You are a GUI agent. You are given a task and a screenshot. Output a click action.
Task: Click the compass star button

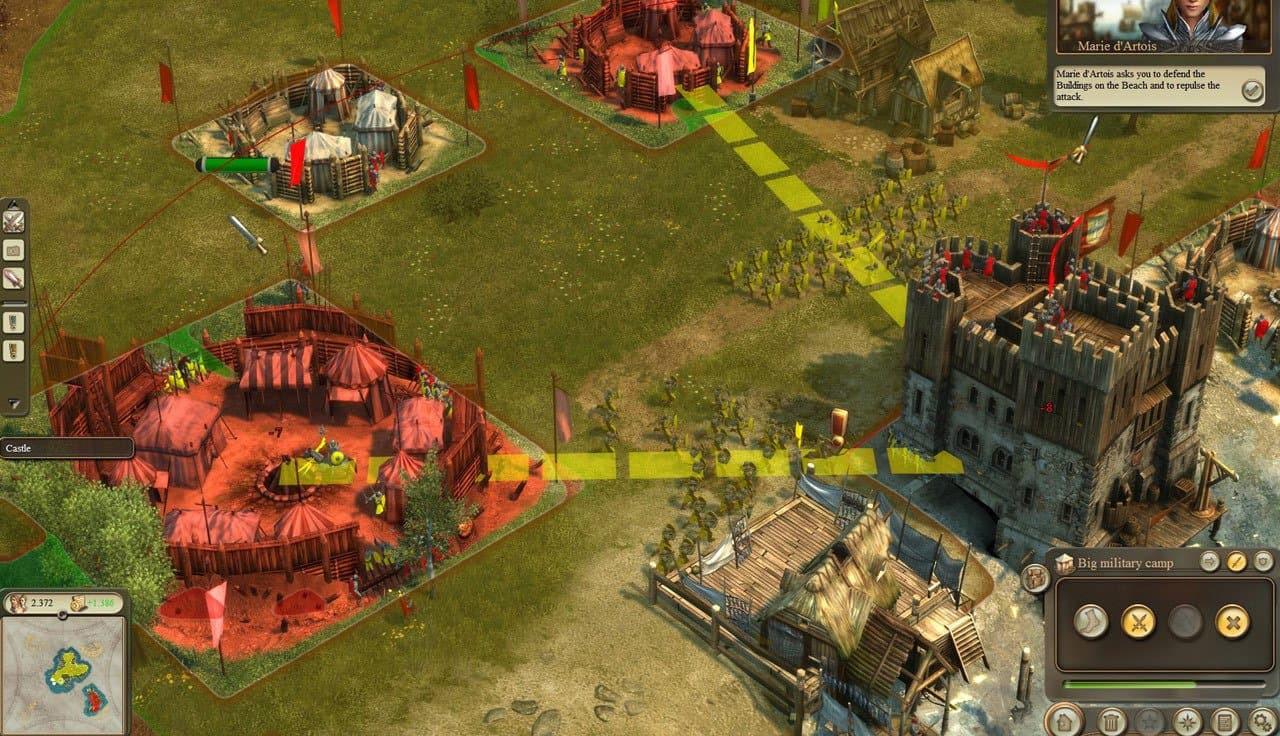click(1187, 721)
